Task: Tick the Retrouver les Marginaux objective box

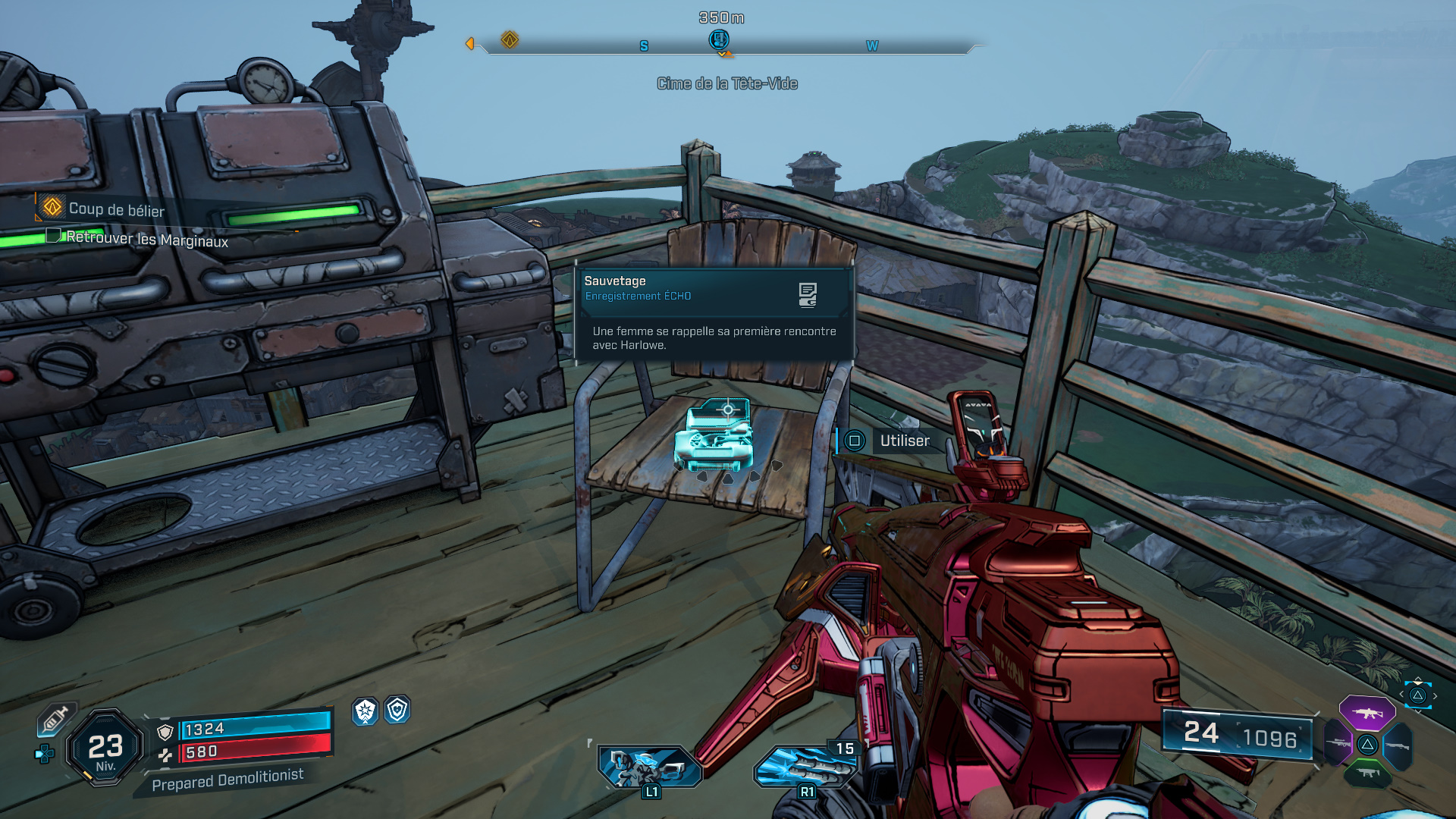Action: pyautogui.click(x=53, y=235)
